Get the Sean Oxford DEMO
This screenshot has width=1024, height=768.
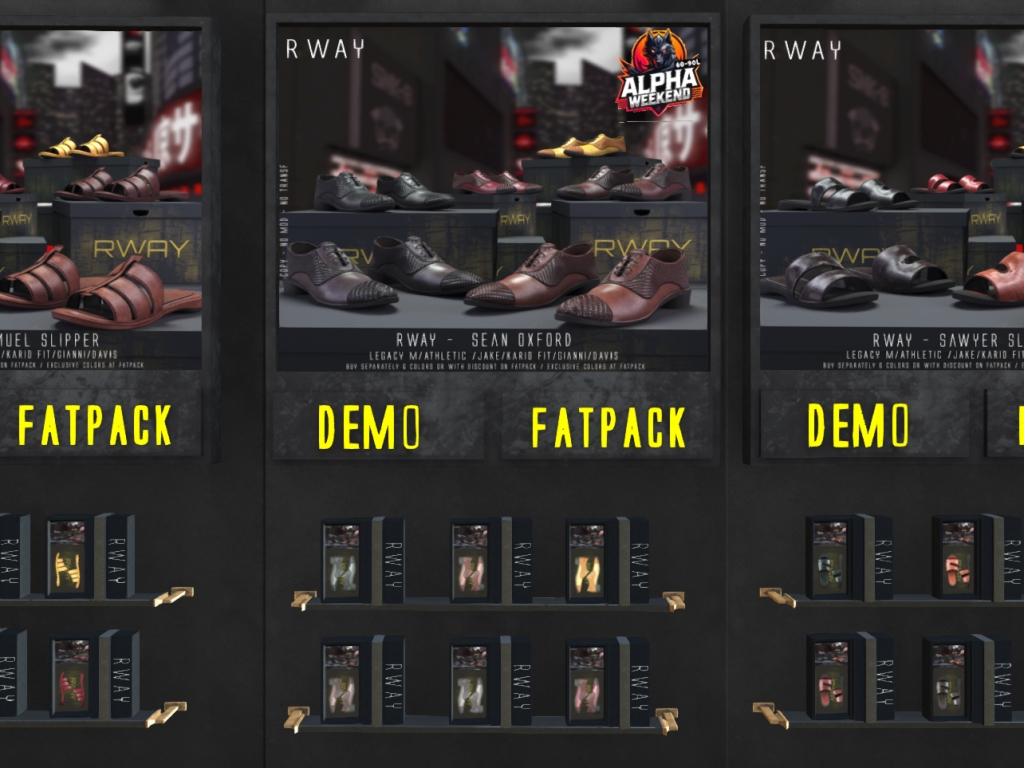click(369, 427)
